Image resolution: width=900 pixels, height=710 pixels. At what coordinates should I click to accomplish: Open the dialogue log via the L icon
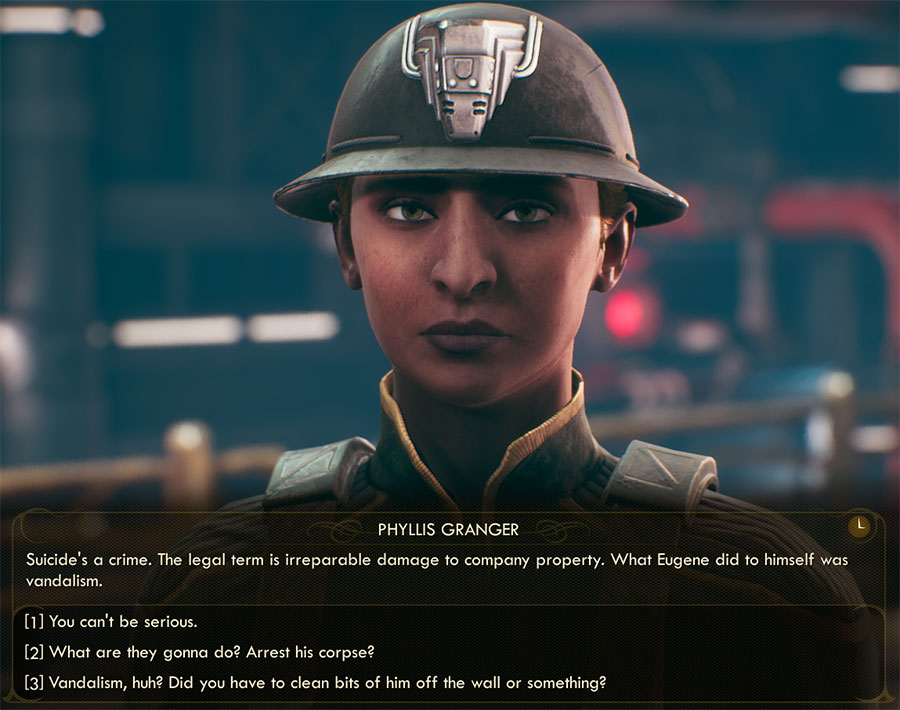860,525
